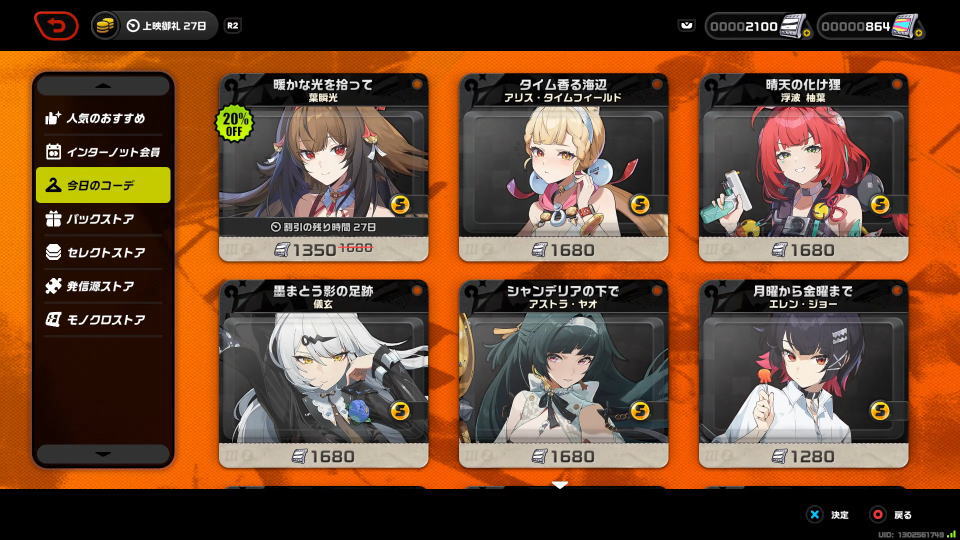This screenshot has width=960, height=540.
Task: Select the 今日のコーデ category
Action: (x=103, y=185)
